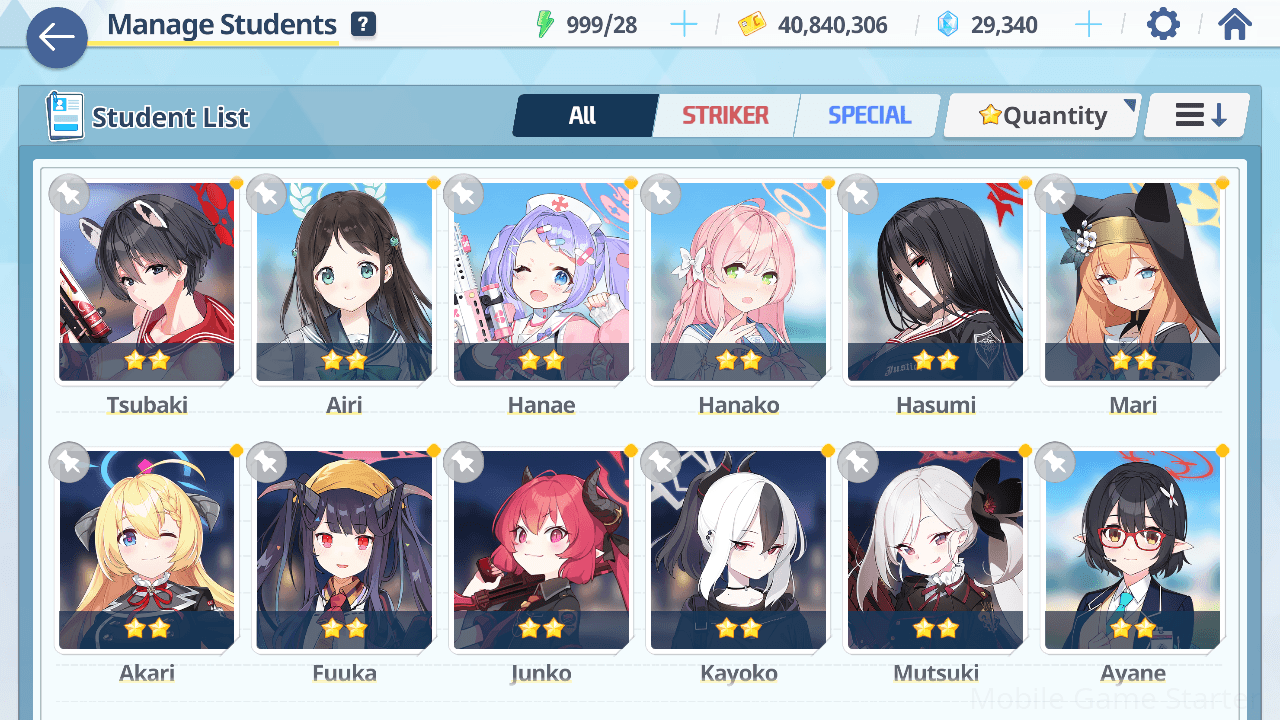
Task: Open Hanae's student card
Action: pos(541,282)
